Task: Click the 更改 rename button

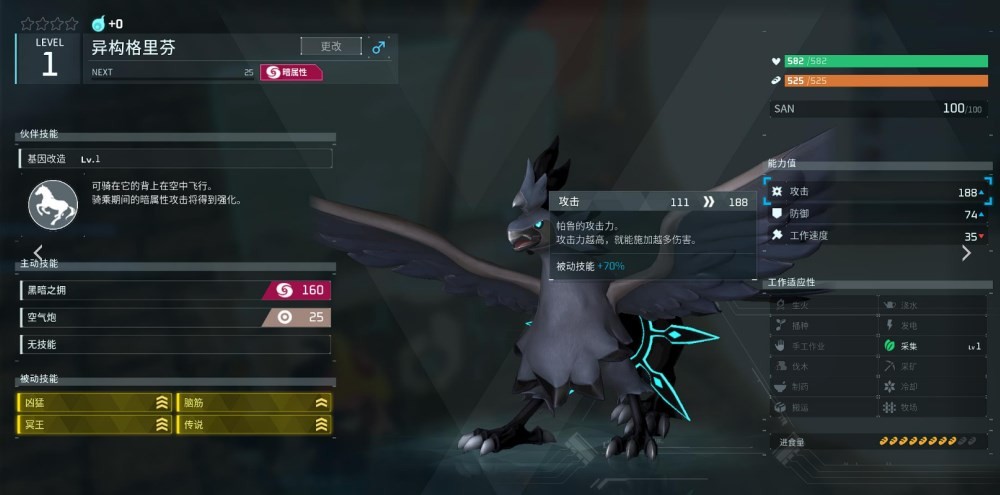Action: click(x=331, y=46)
